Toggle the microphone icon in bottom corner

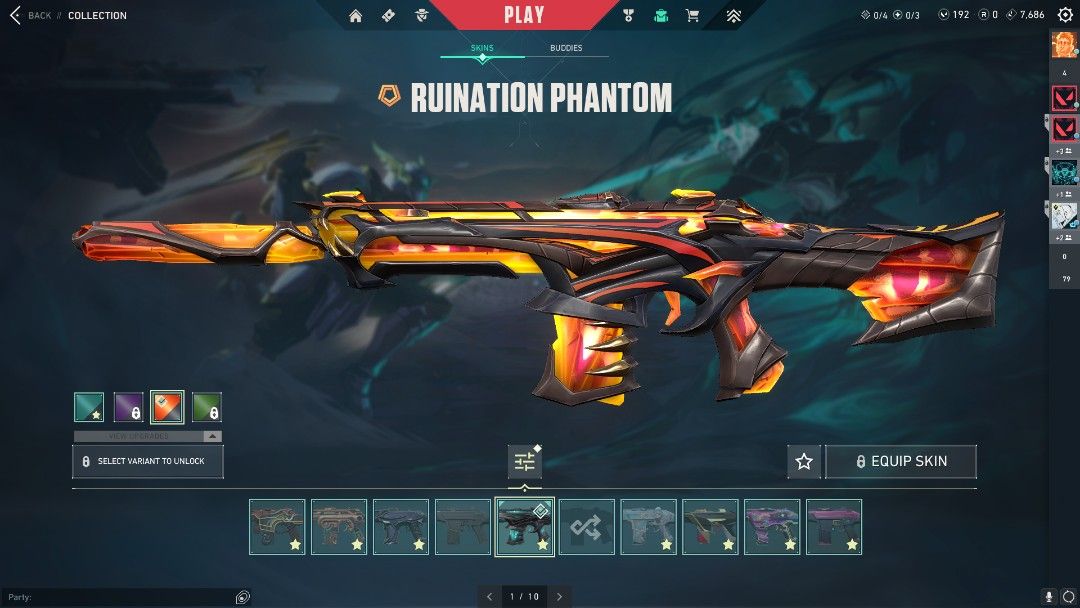(x=1049, y=597)
